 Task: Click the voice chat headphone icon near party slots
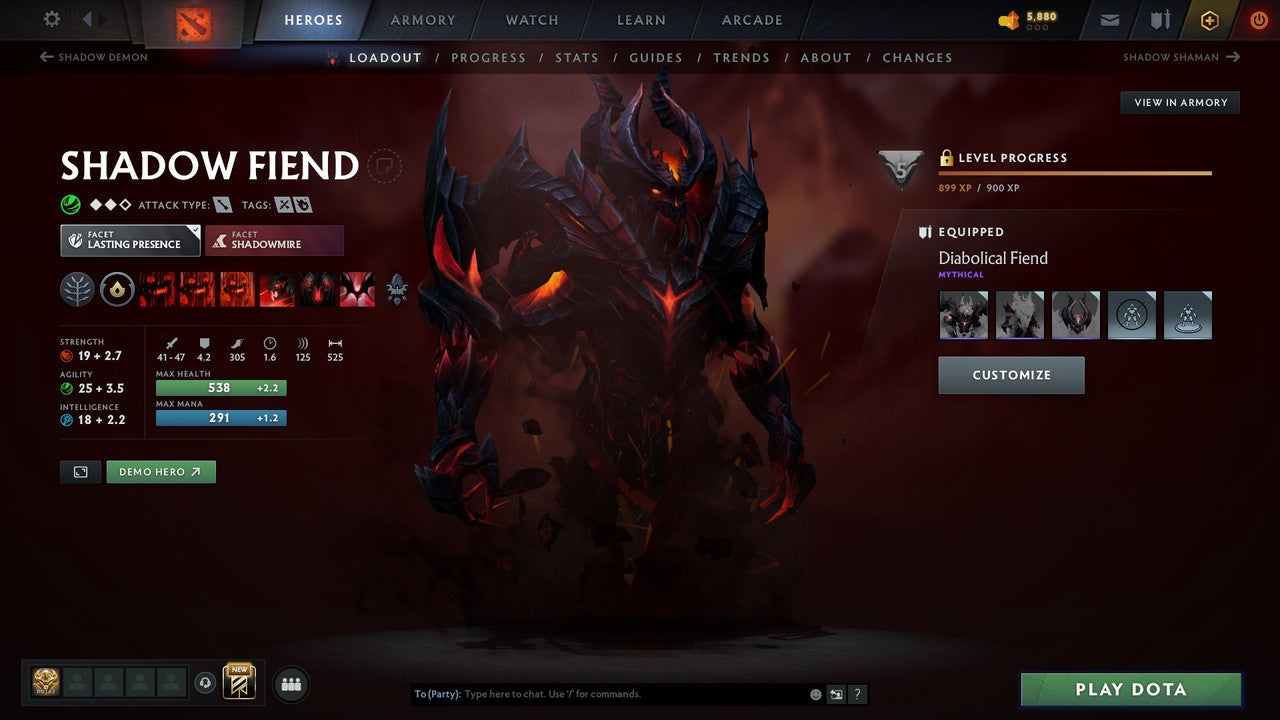pyautogui.click(x=207, y=682)
